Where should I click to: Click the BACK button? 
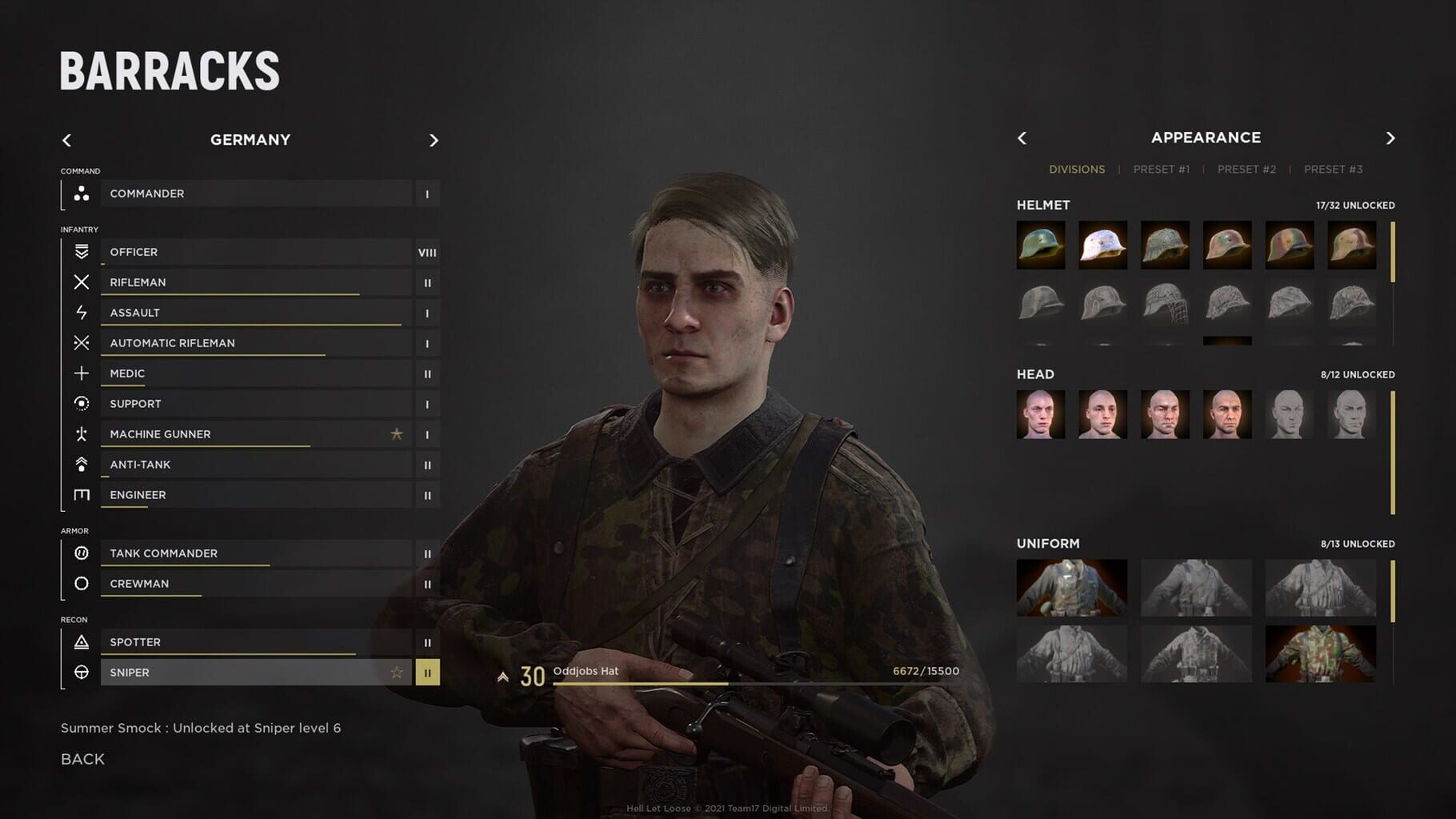point(82,758)
